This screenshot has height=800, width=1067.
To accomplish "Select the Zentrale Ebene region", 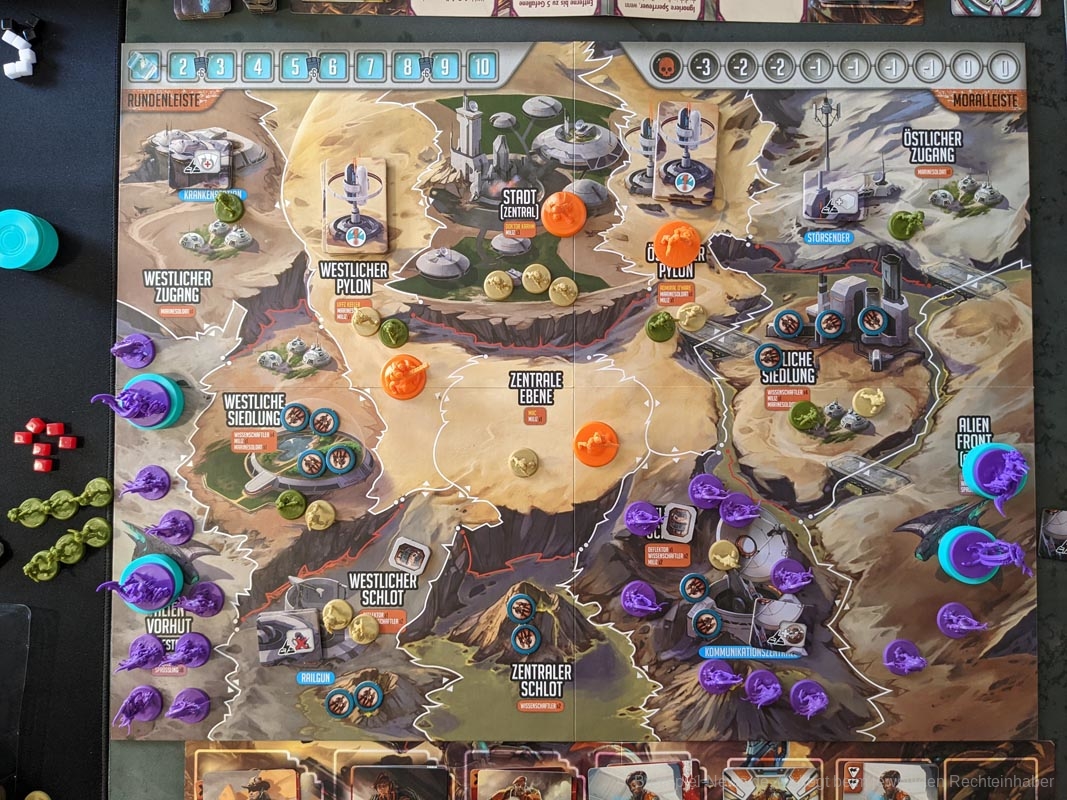I will pyautogui.click(x=536, y=388).
